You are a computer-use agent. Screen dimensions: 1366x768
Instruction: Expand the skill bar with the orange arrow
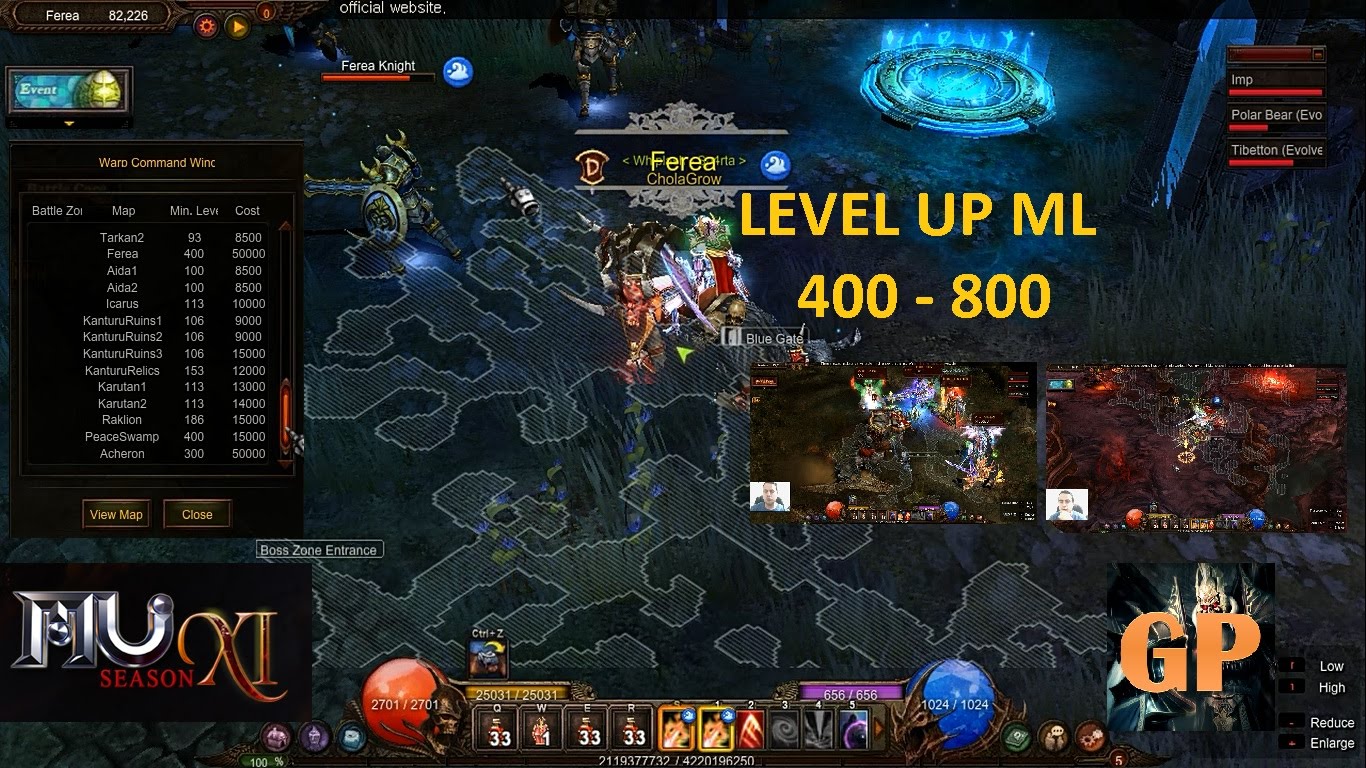879,728
